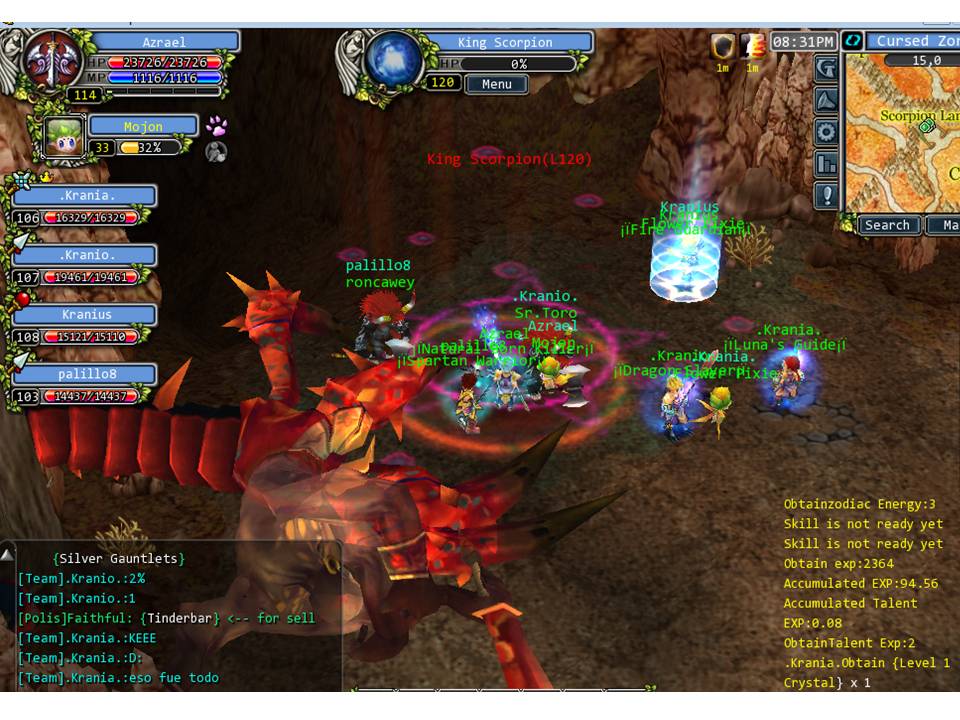Viewport: 960px width, 720px height.
Task: Click the shield buff icon
Action: pos(722,46)
